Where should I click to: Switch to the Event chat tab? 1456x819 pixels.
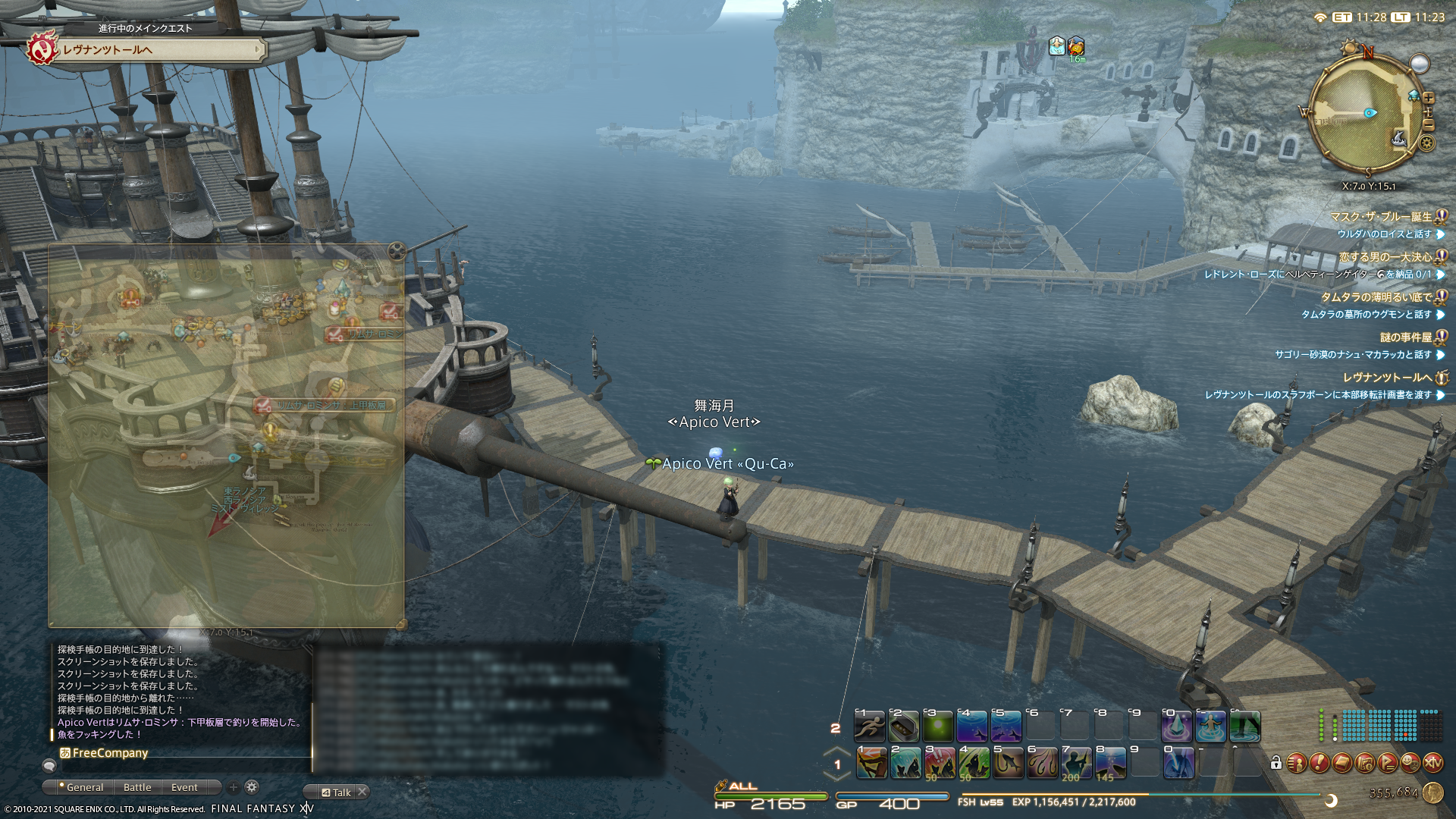click(184, 787)
